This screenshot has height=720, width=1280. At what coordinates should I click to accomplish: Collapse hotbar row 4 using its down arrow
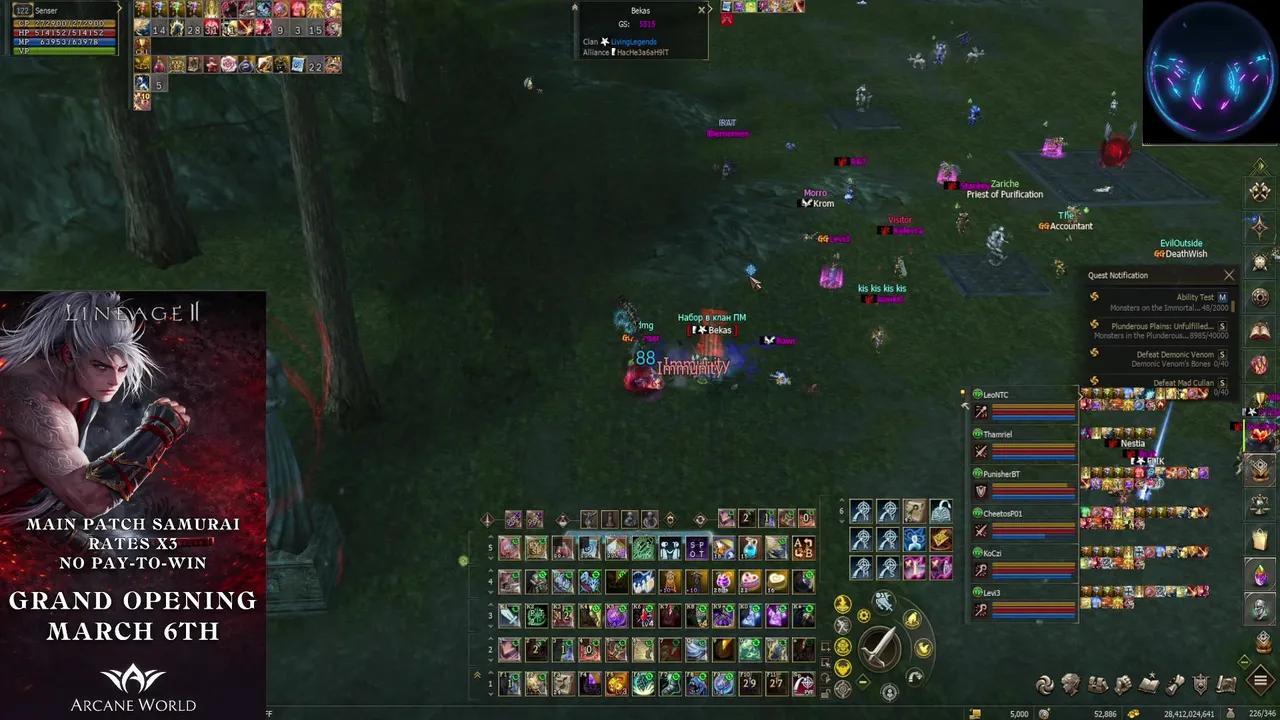[x=491, y=592]
